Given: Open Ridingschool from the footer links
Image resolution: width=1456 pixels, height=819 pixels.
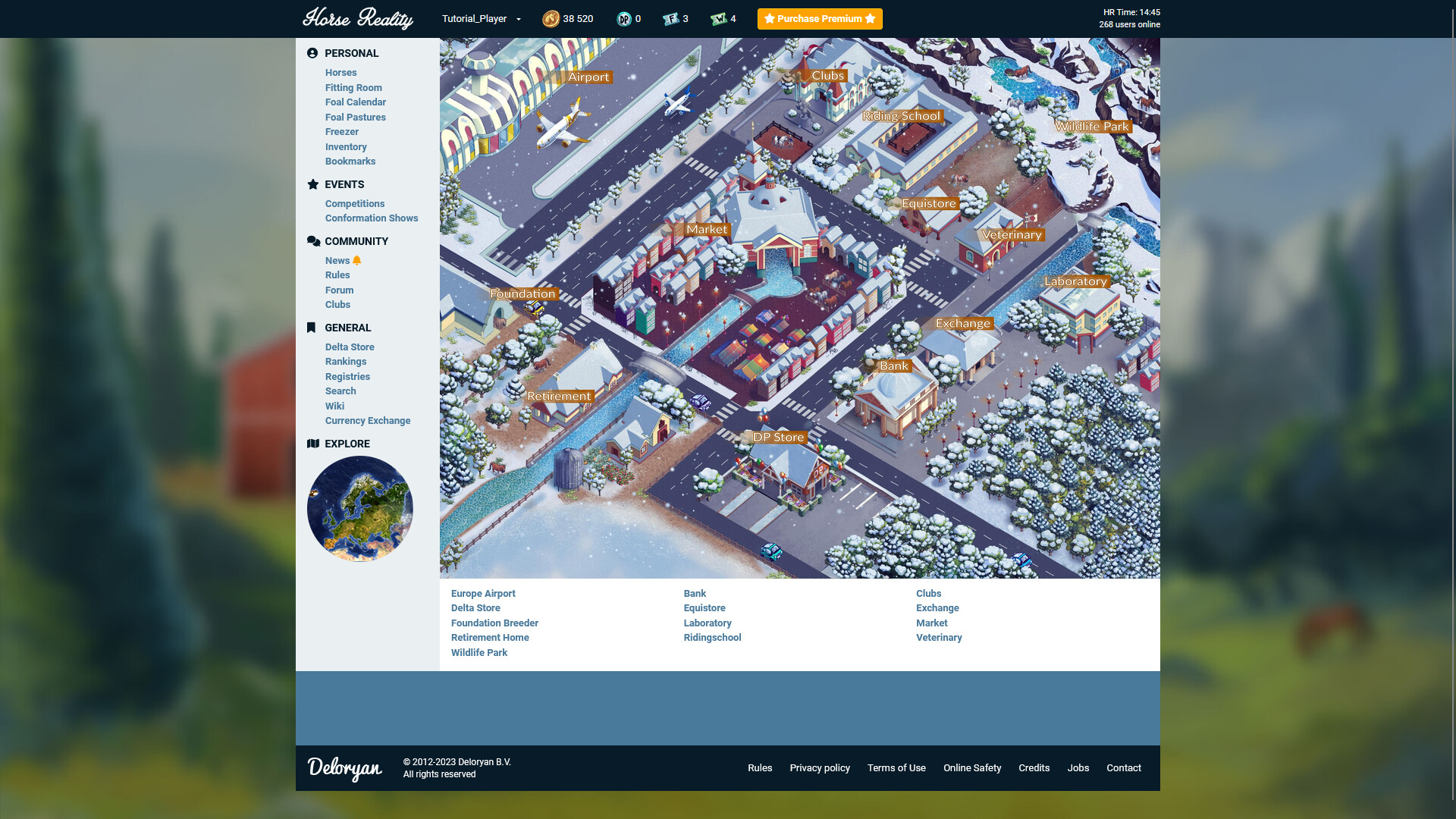Looking at the screenshot, I should (x=712, y=637).
